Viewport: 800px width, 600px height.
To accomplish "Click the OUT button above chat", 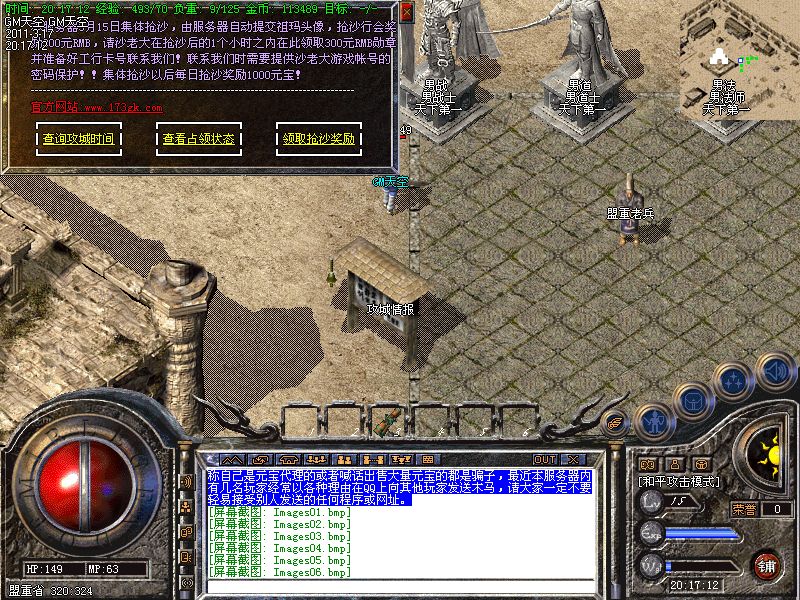I will [545, 459].
